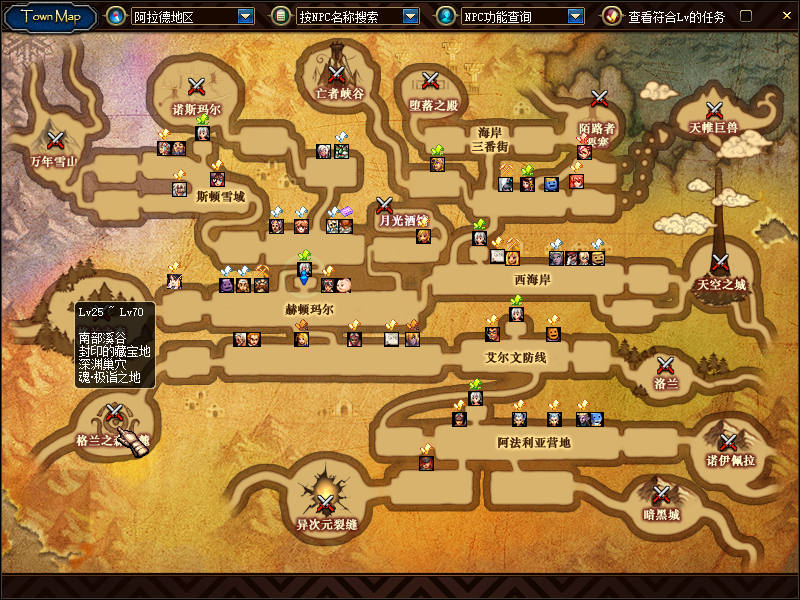Select the 诺伊佩拉 dungeon marker
800x600 pixels.
coord(729,441)
